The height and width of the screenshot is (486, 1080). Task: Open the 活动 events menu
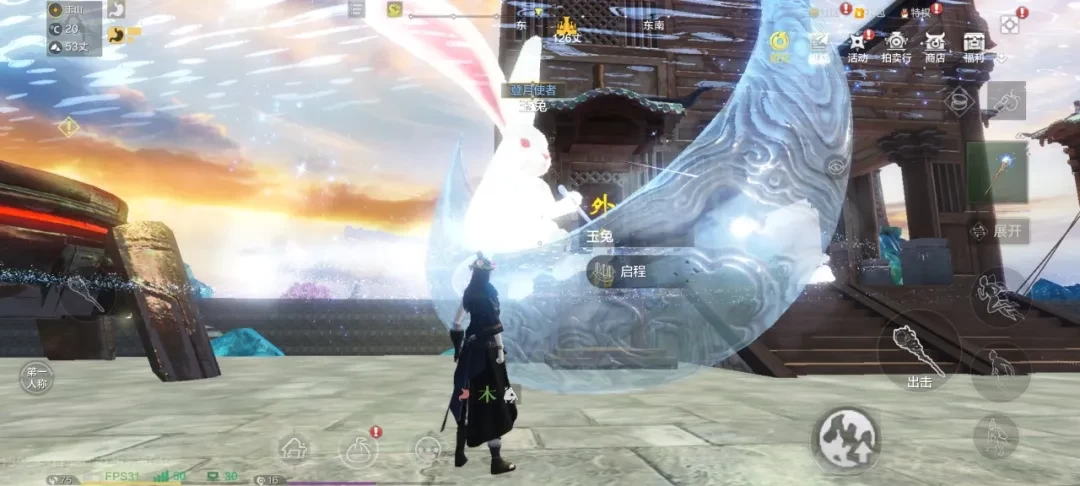858,44
